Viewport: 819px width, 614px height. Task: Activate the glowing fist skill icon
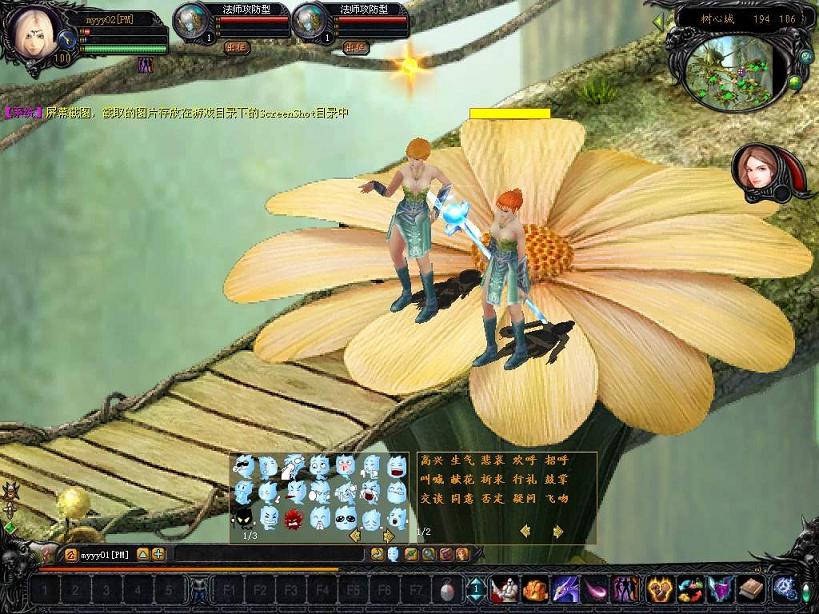click(x=536, y=589)
